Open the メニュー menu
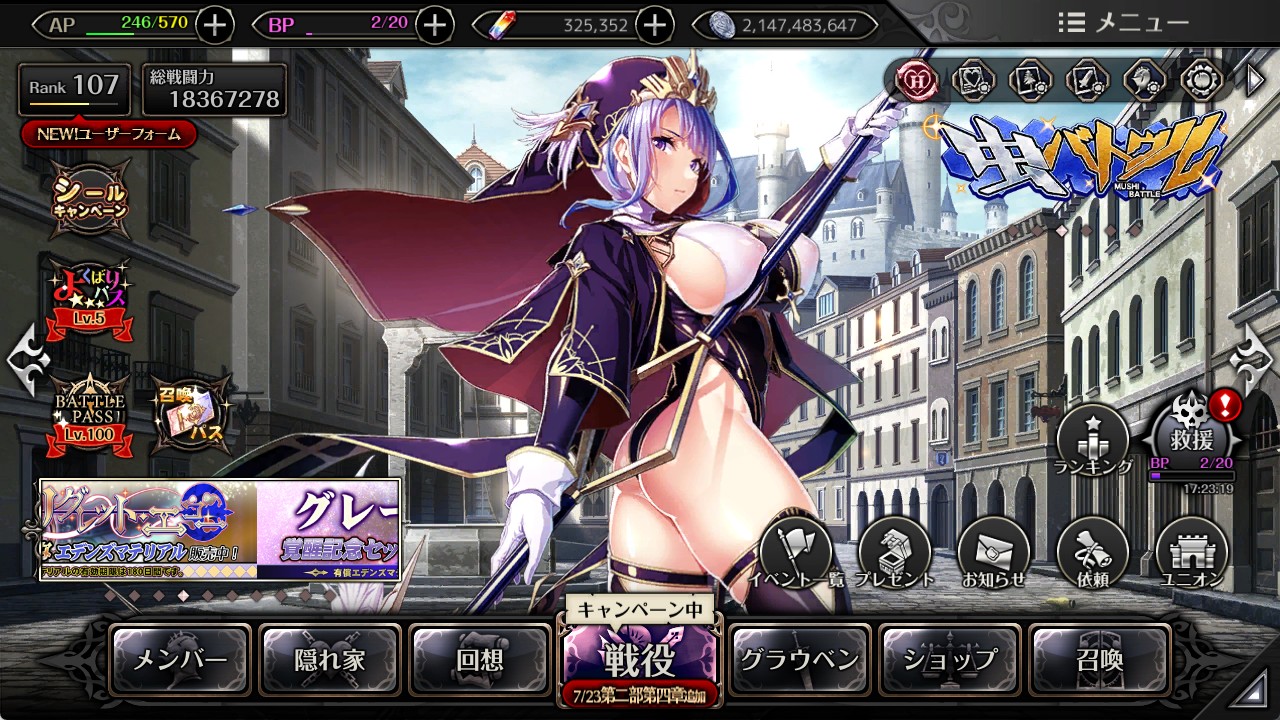The width and height of the screenshot is (1280, 720). 1123,23
